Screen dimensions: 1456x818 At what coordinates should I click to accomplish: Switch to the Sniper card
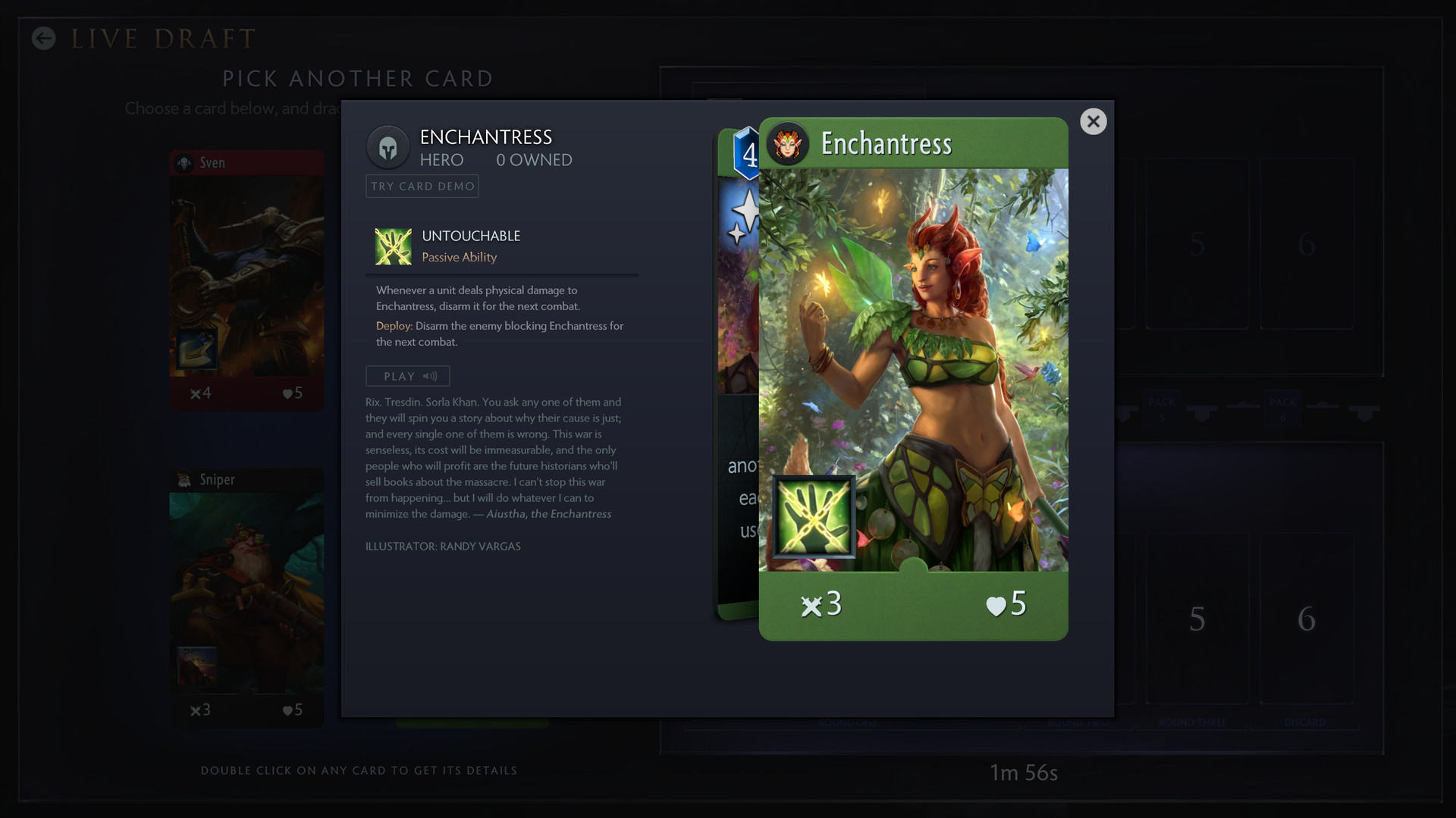click(246, 591)
